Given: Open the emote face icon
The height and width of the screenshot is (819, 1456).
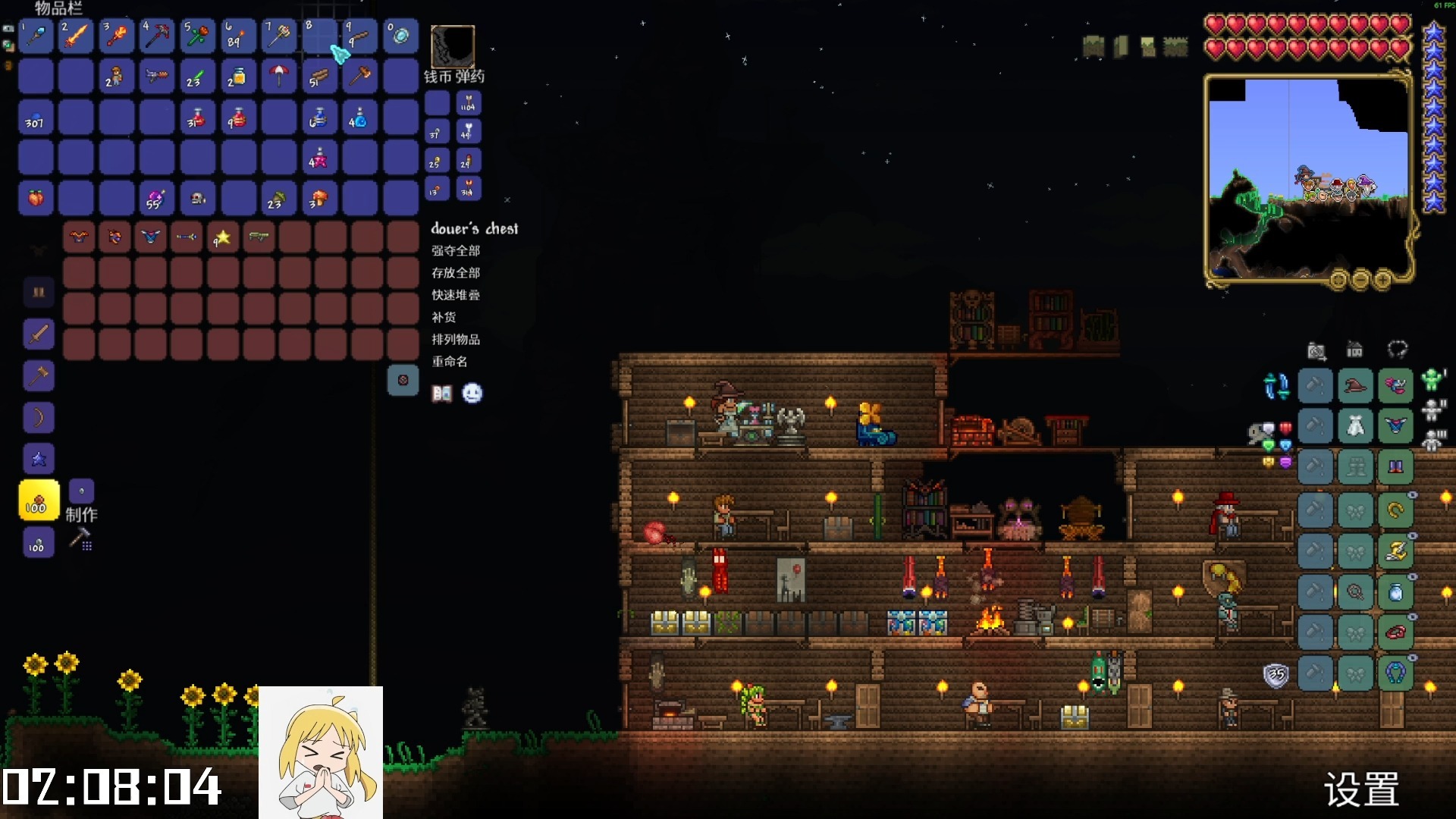Looking at the screenshot, I should [472, 393].
